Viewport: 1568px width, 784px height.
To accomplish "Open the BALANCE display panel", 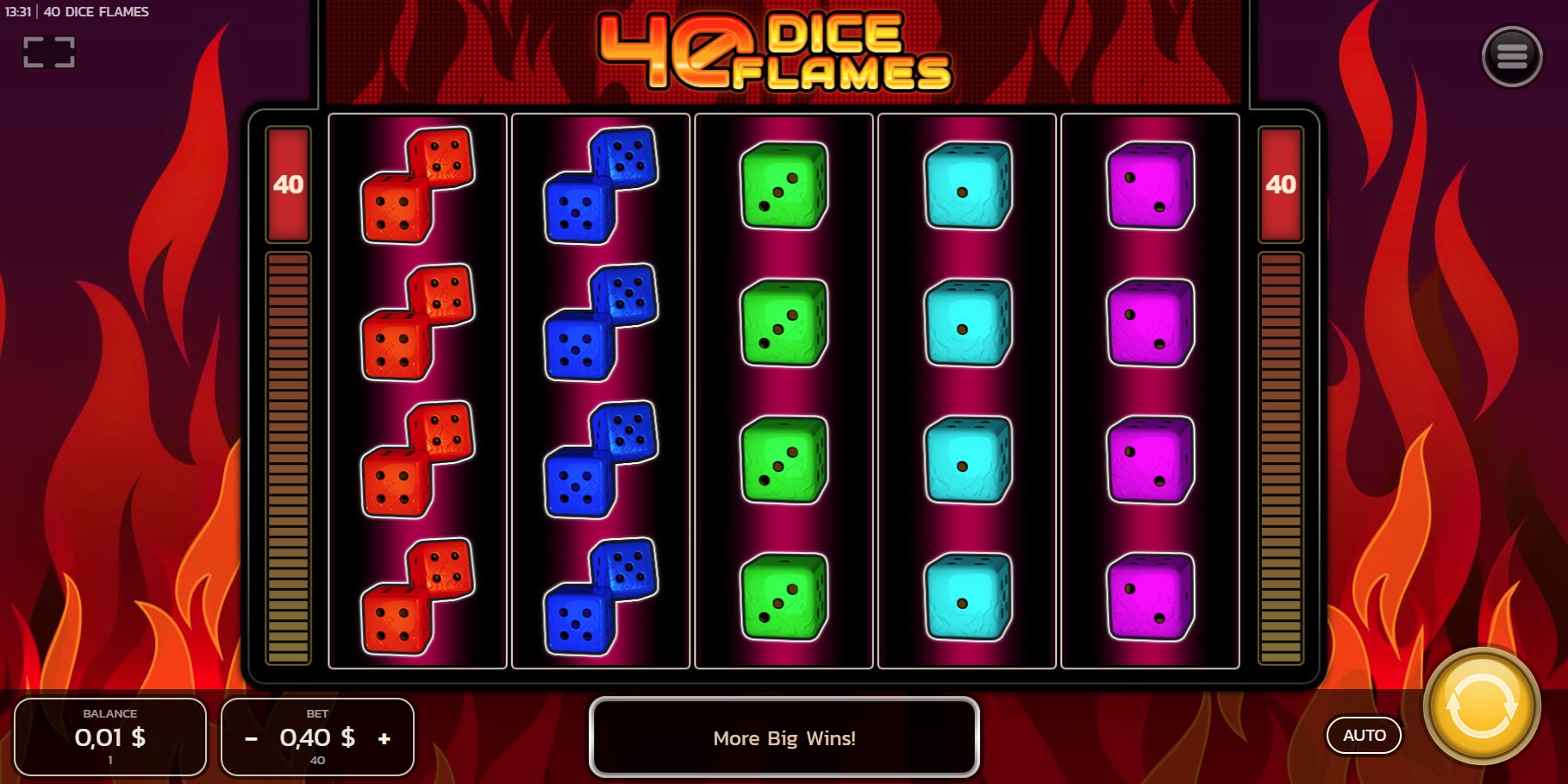I will tap(110, 737).
